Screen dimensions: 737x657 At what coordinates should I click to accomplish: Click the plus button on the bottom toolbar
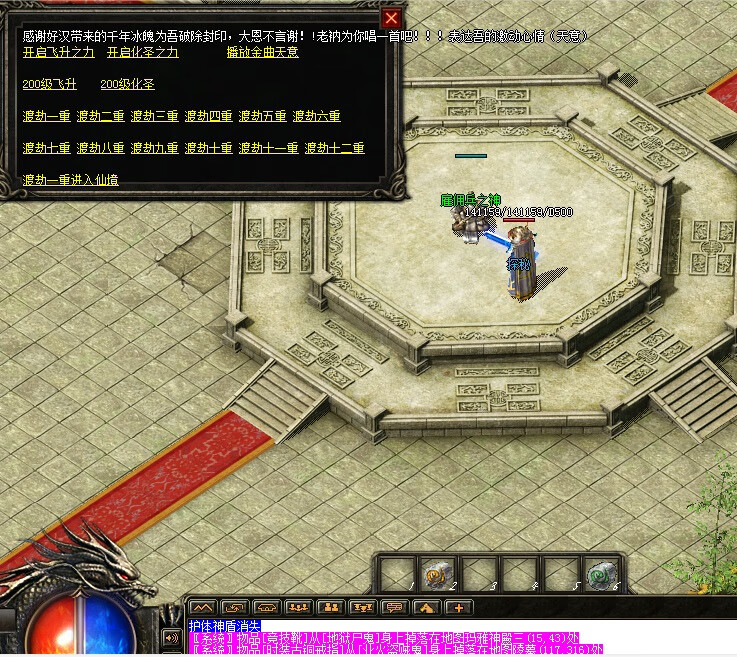pos(459,607)
